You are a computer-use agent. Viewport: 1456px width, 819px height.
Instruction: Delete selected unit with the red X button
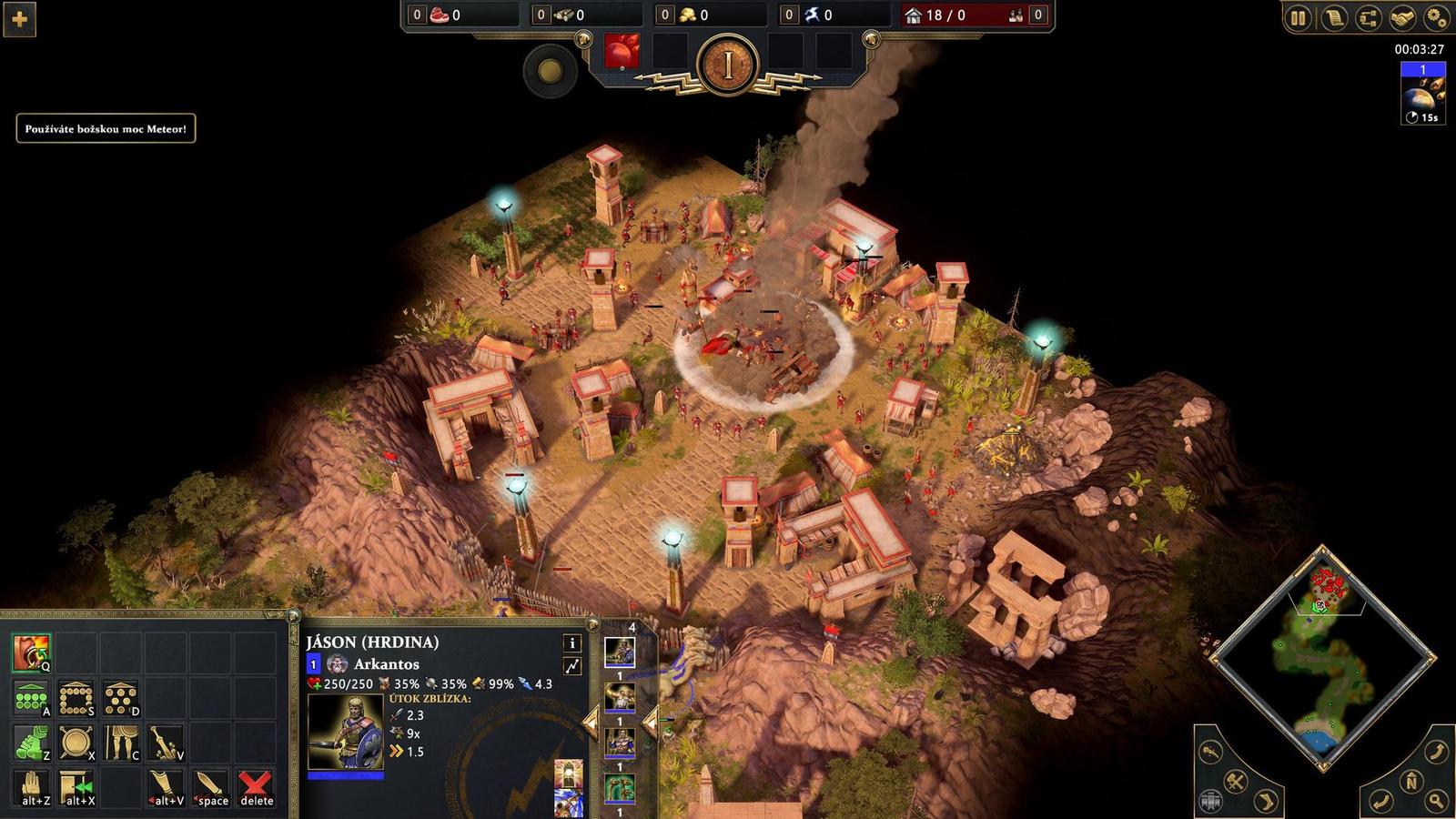[x=254, y=788]
